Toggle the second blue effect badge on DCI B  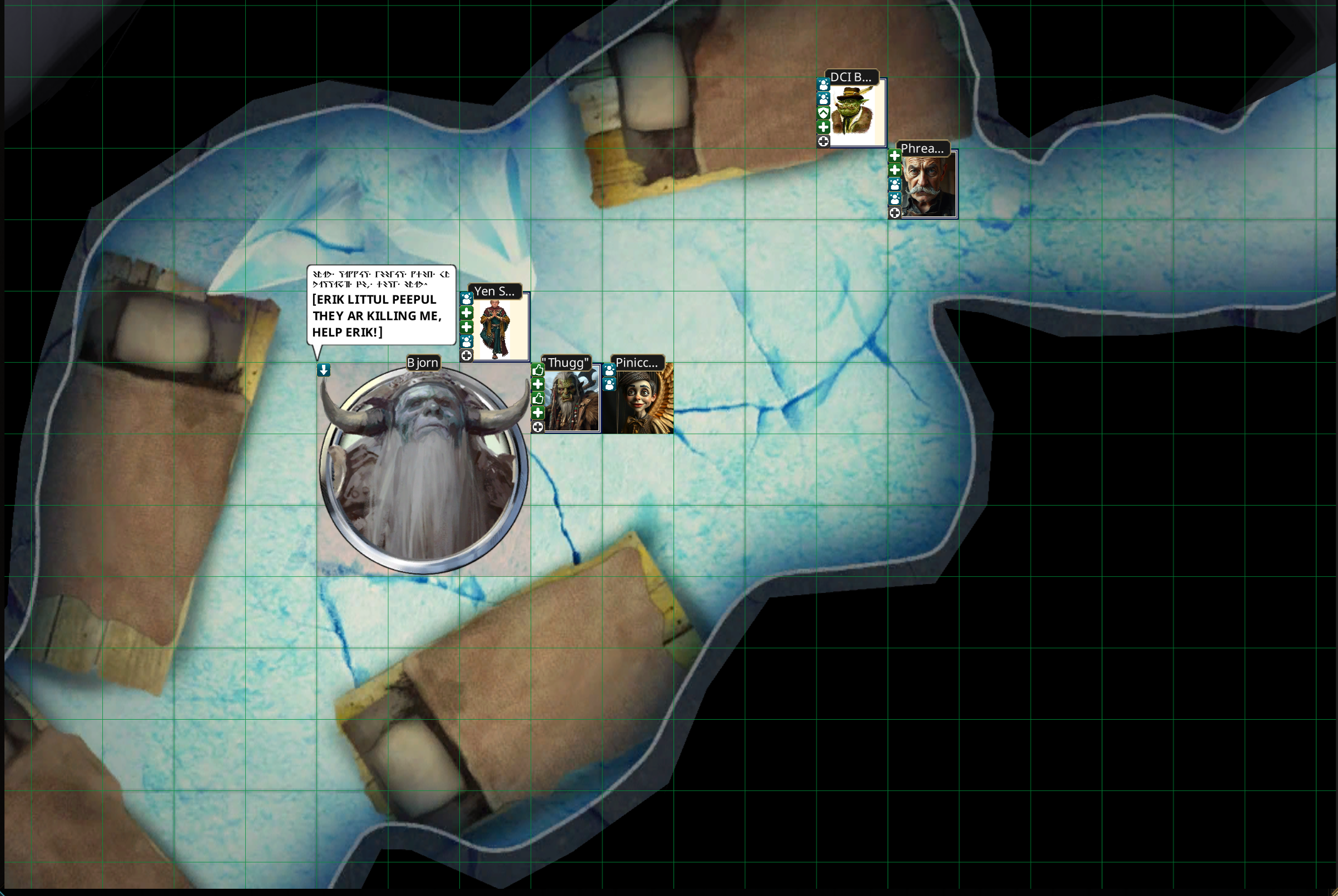coord(823,100)
